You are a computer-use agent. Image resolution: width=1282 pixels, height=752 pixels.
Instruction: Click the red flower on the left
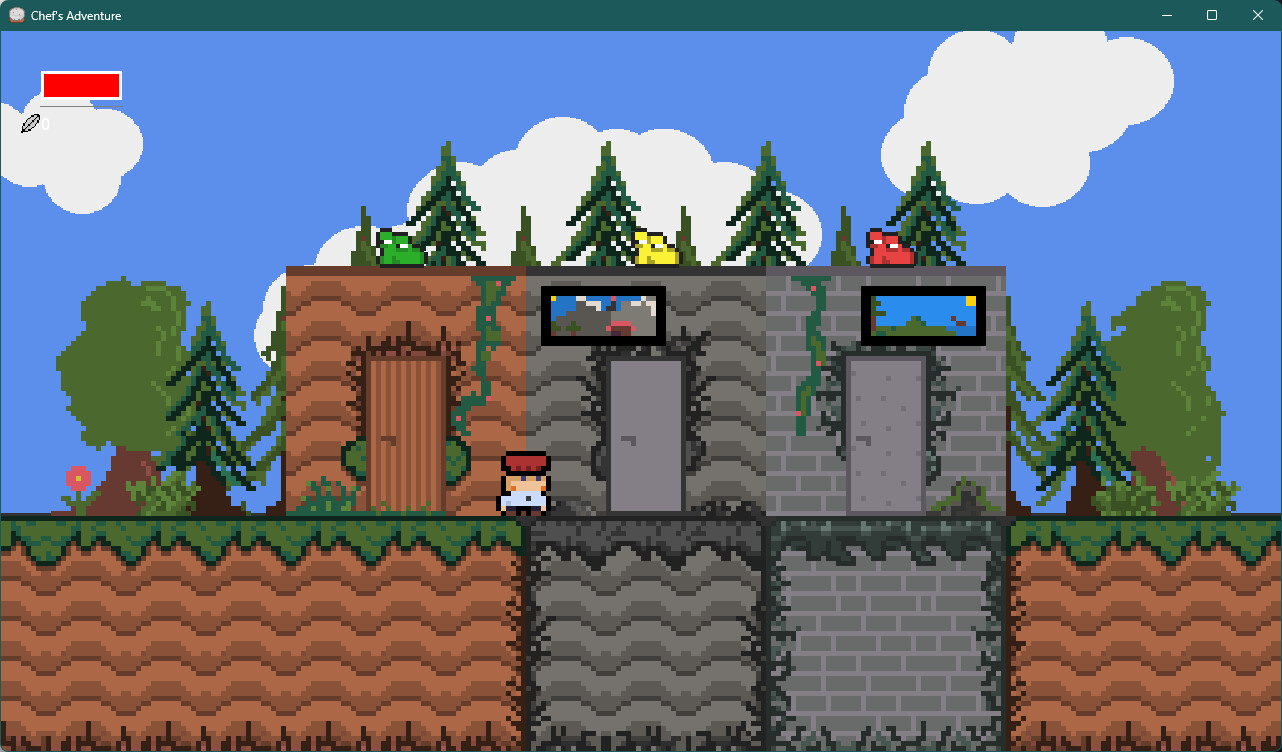[x=76, y=478]
